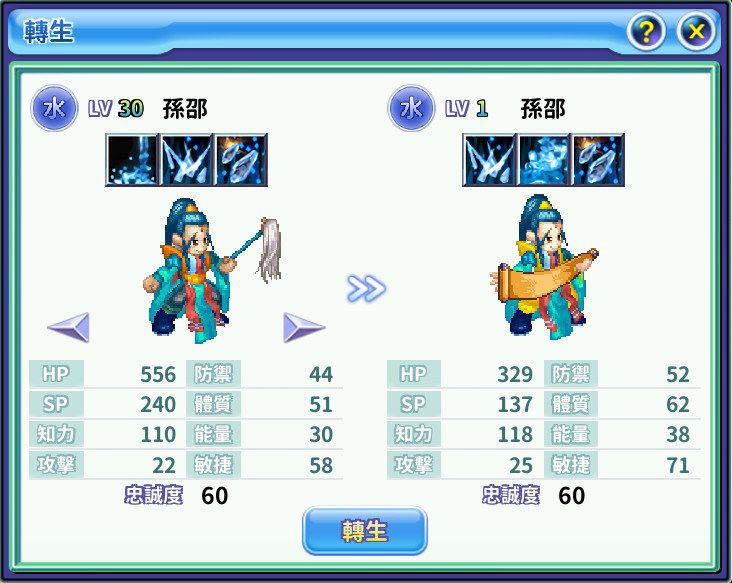732x583 pixels.
Task: Close the 轉生 window
Action: 696,32
